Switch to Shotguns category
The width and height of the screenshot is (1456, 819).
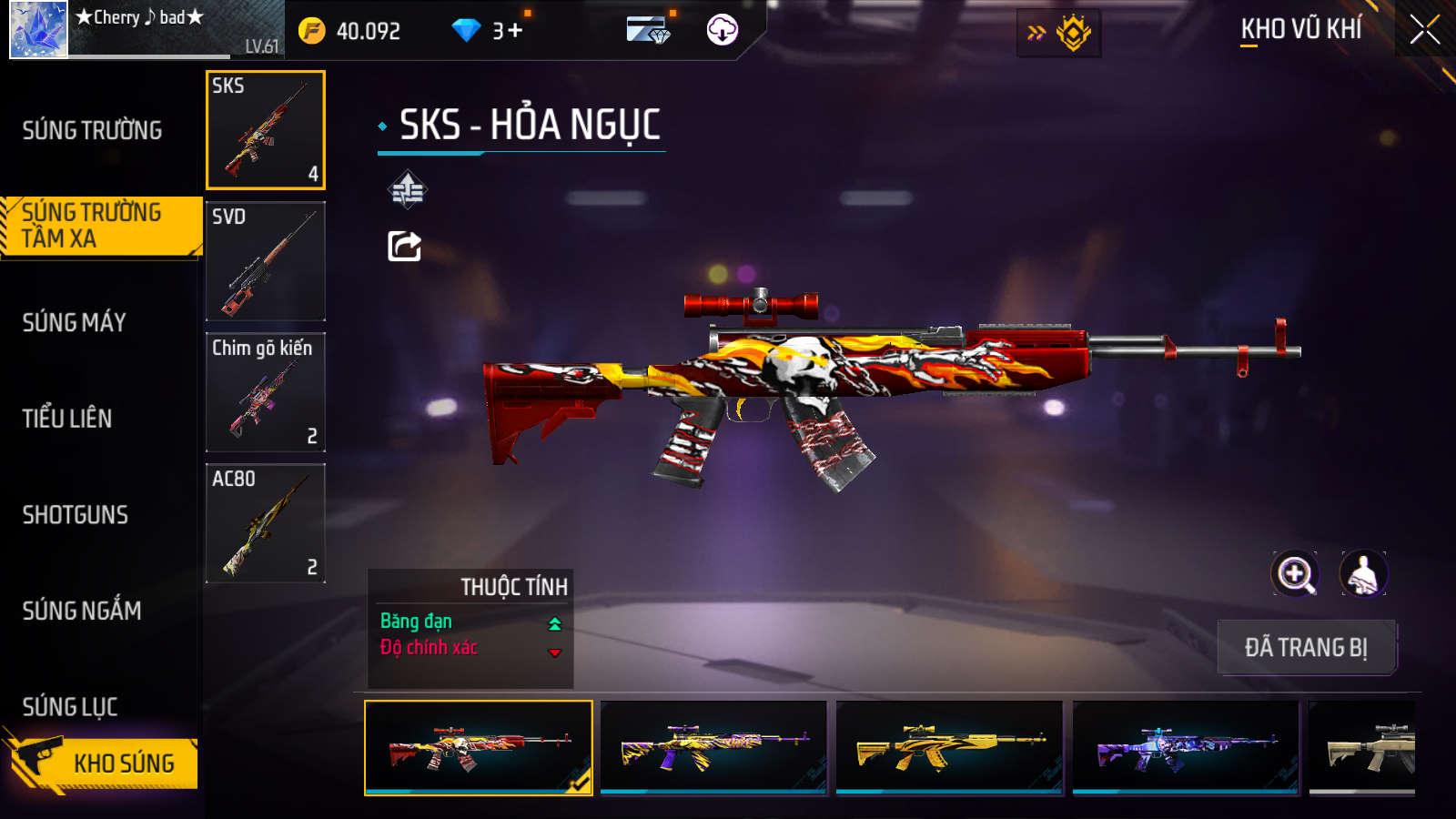(x=76, y=515)
